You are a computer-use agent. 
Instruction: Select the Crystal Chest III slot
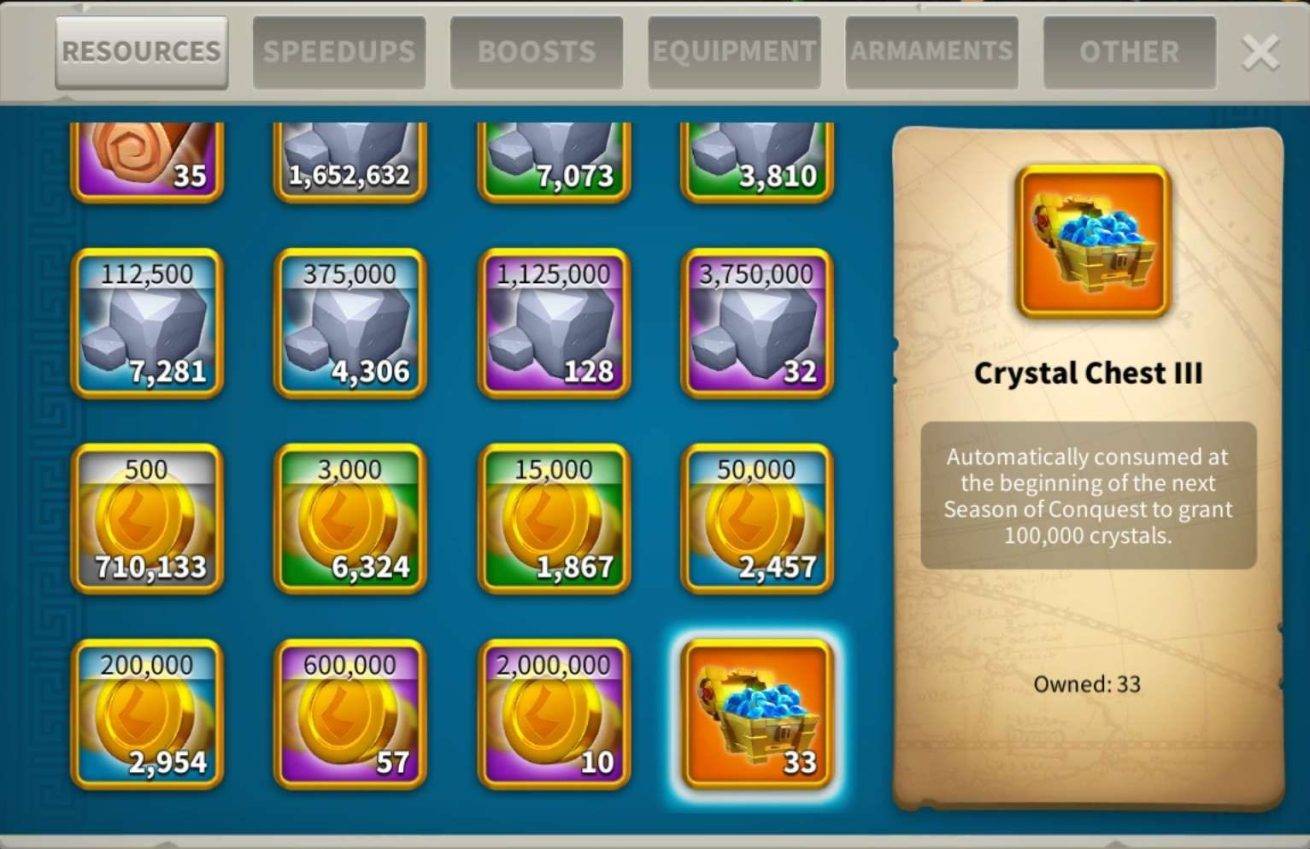click(757, 714)
